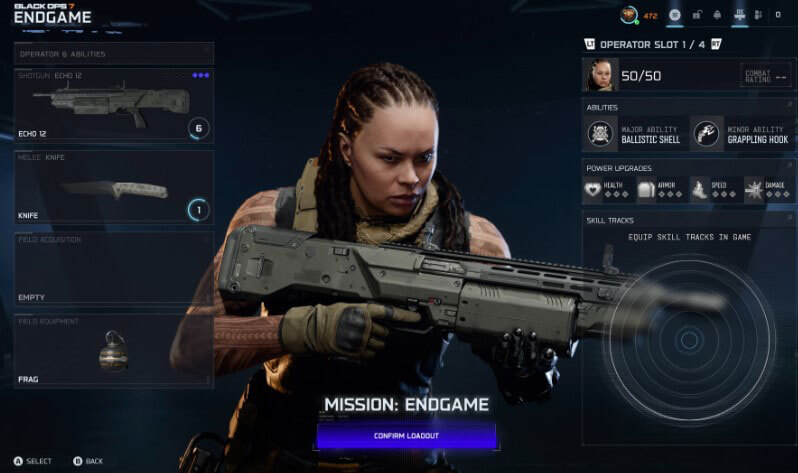Open the Combat Rating box
Viewport: 798px width, 473px height.
[x=765, y=75]
